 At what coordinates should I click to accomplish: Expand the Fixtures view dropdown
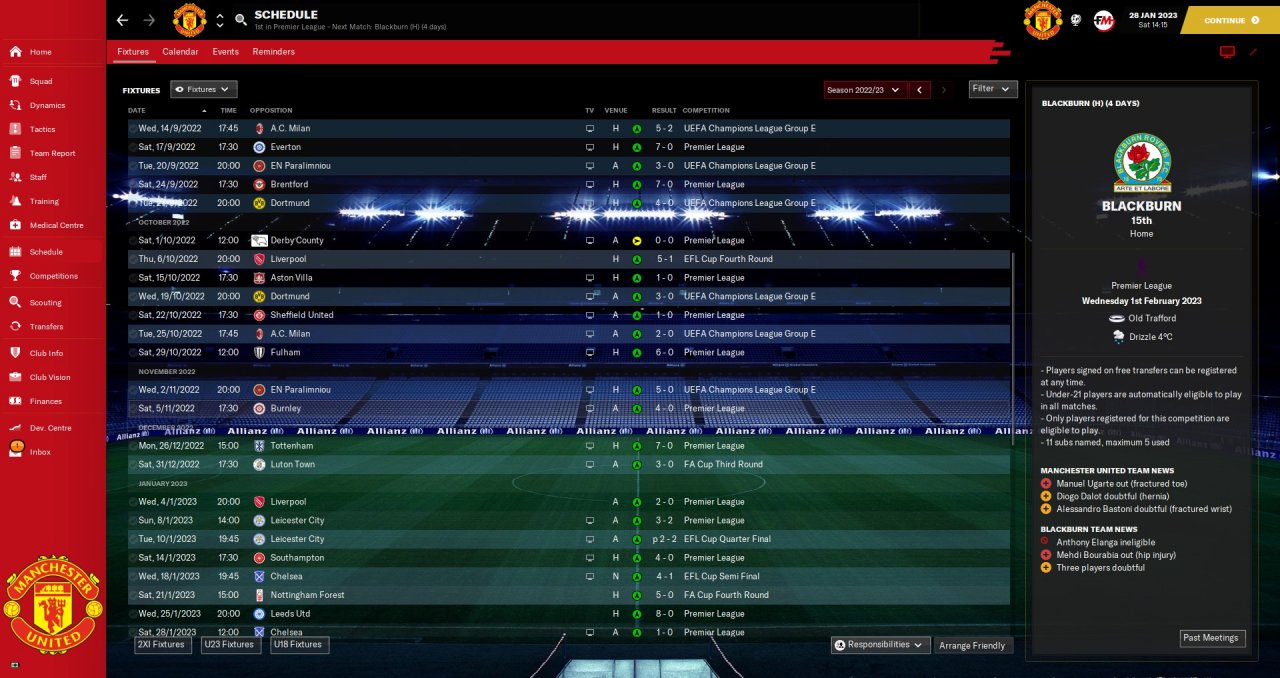203,90
